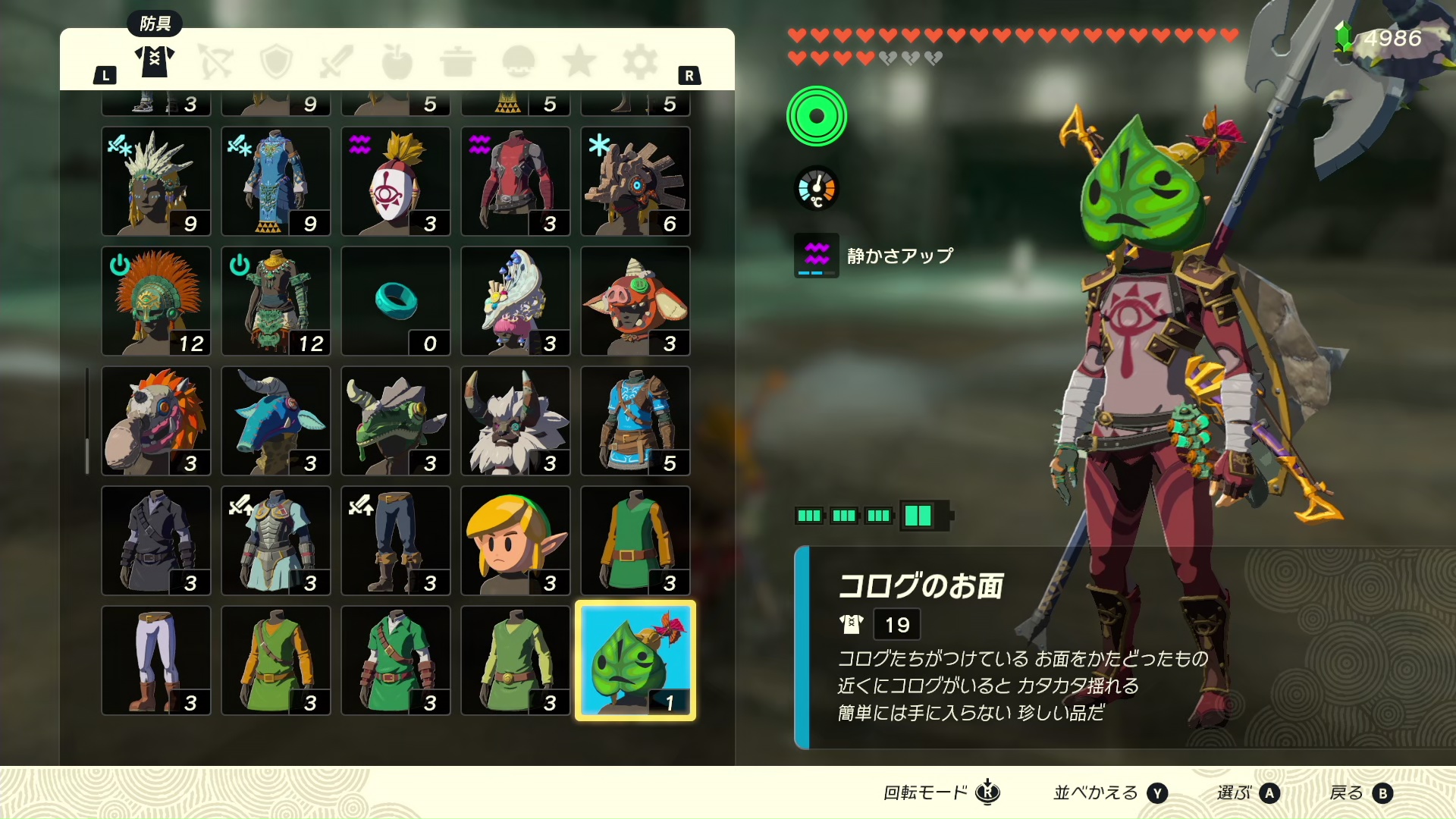Image resolution: width=1456 pixels, height=819 pixels.
Task: Select the Yiga mask armor slot
Action: [396, 181]
